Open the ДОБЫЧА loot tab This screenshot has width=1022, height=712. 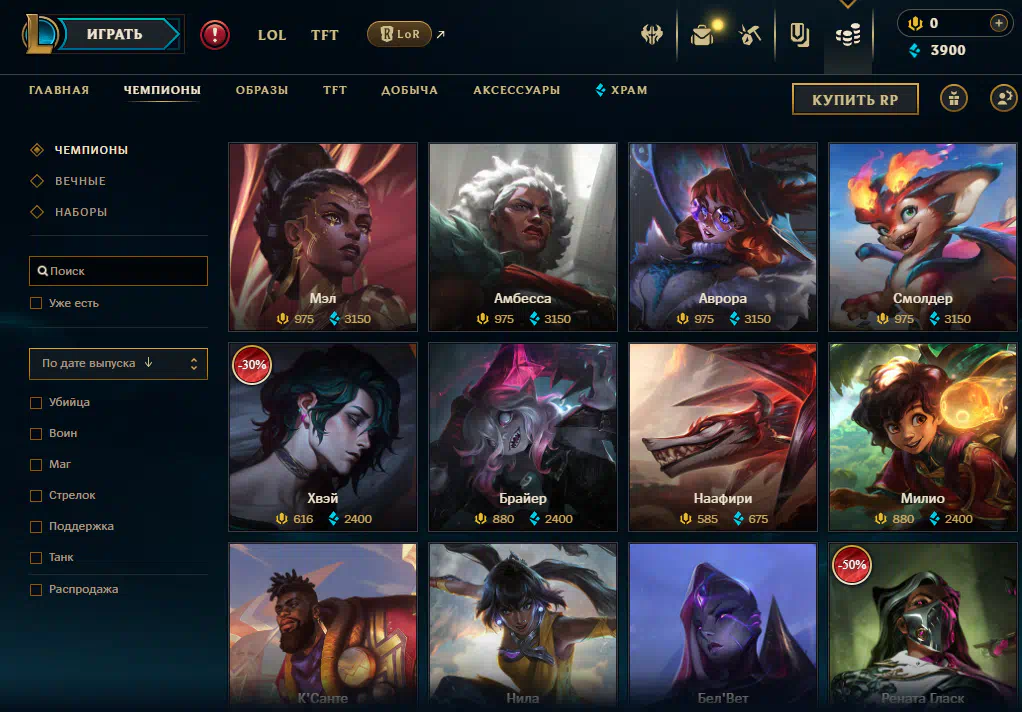[x=409, y=90]
